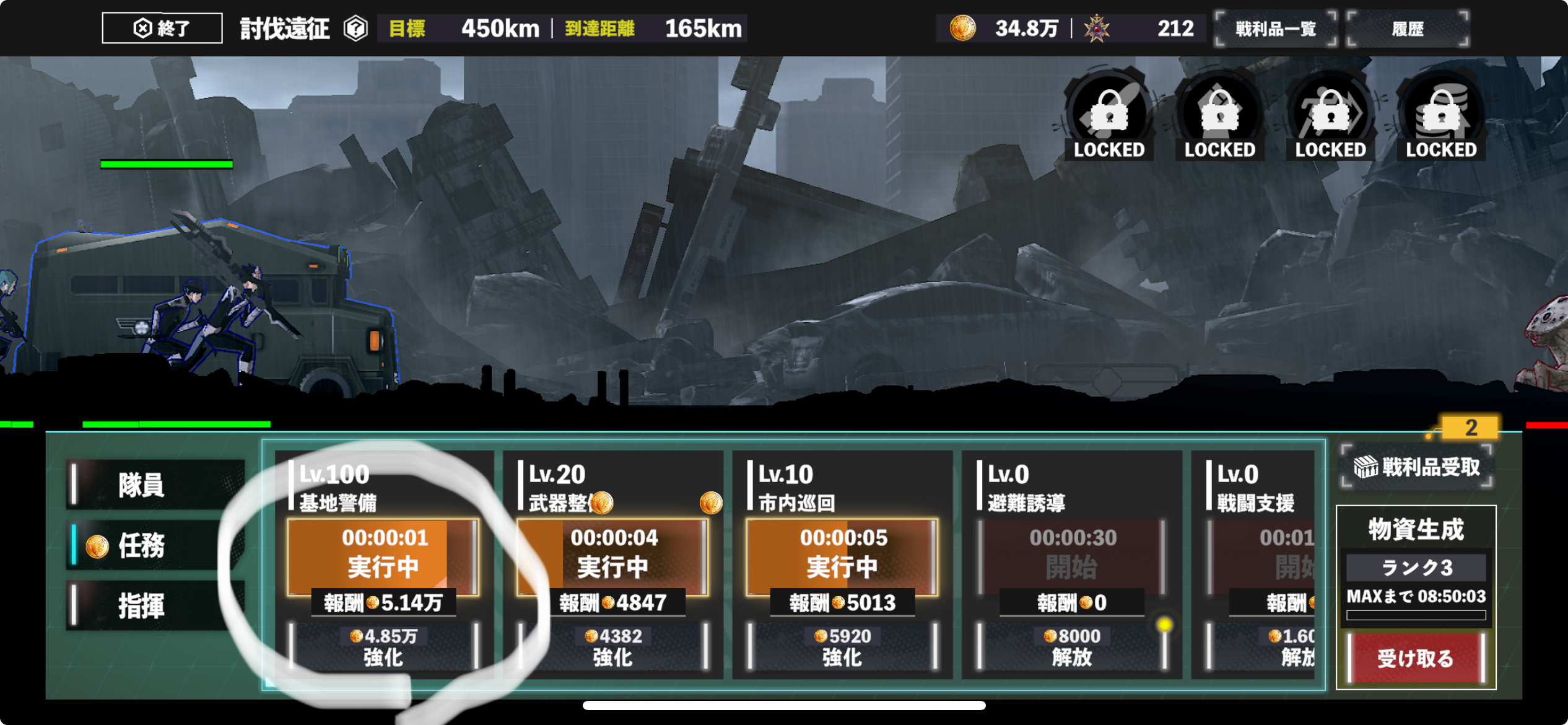Show the 履歴 history
This screenshot has width=1568, height=725.
[x=1408, y=29]
